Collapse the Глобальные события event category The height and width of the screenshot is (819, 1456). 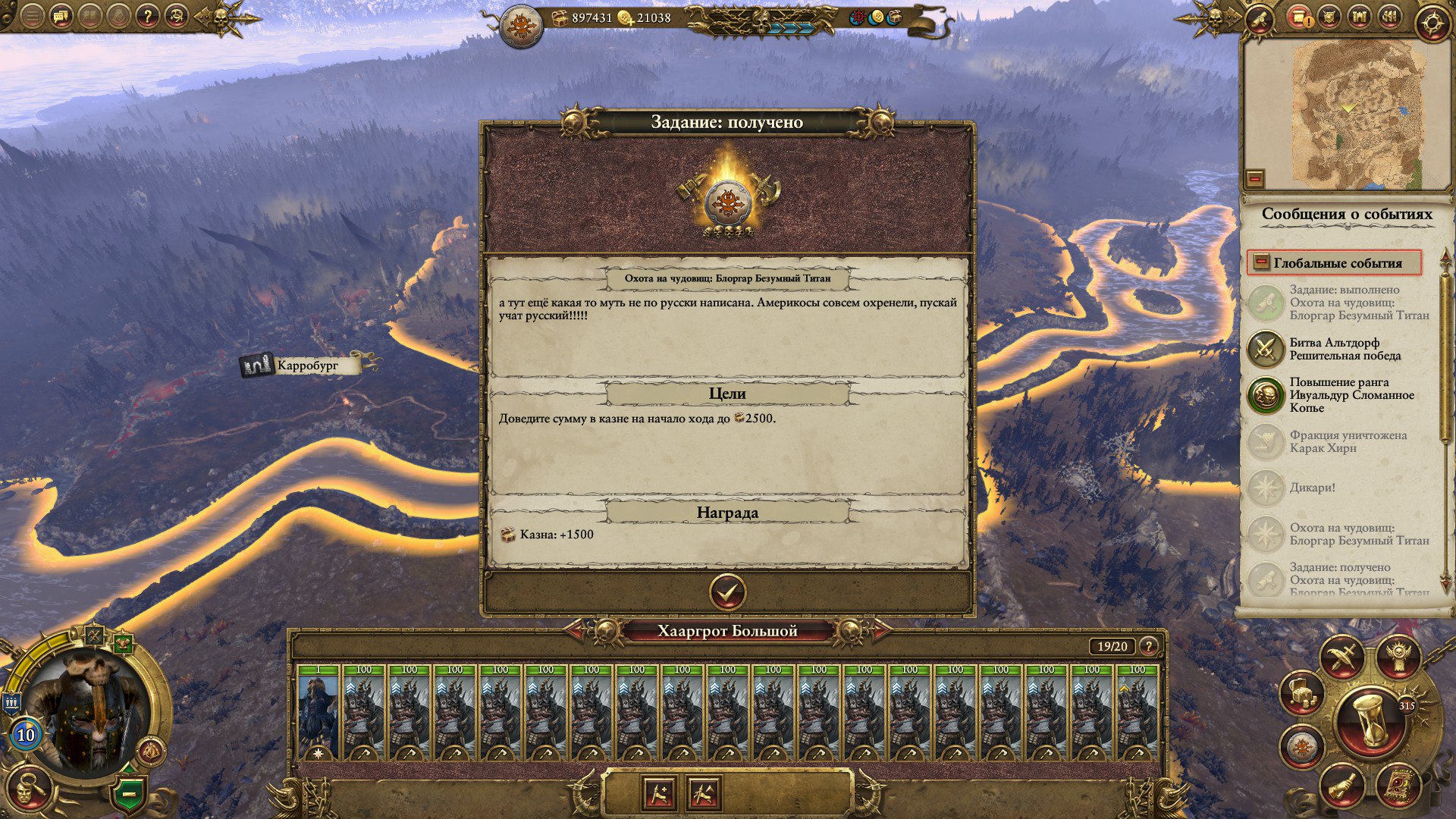click(x=1261, y=262)
